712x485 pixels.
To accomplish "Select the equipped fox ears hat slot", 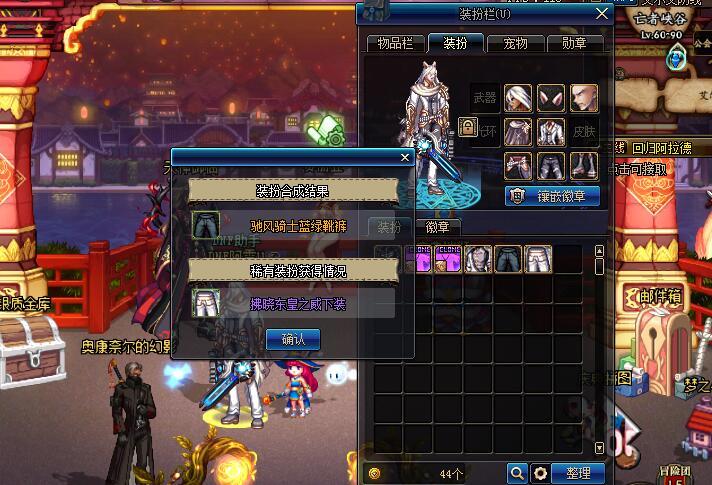I will coord(551,98).
